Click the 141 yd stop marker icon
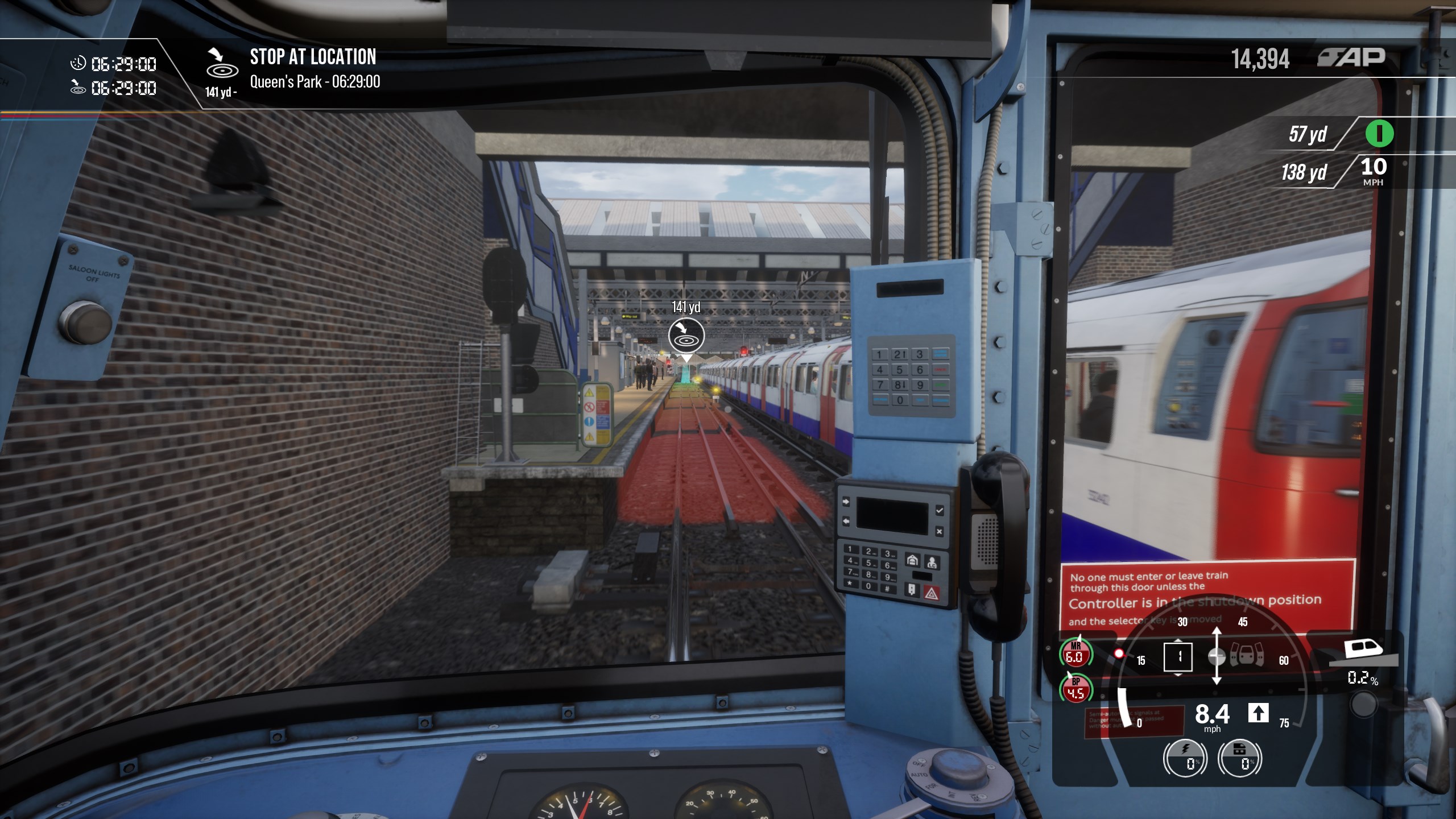The width and height of the screenshot is (1456, 819). point(686,335)
